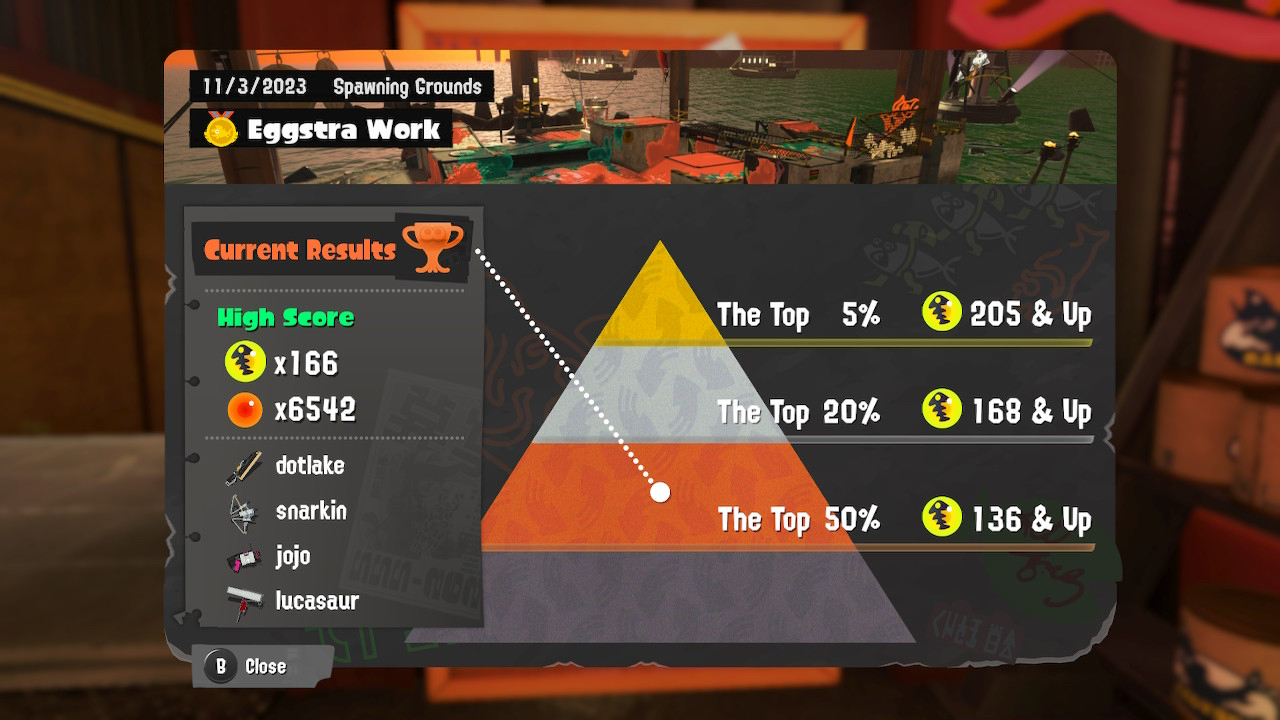This screenshot has height=720, width=1280.
Task: Choose player dotlake in the team list
Action: pos(309,465)
